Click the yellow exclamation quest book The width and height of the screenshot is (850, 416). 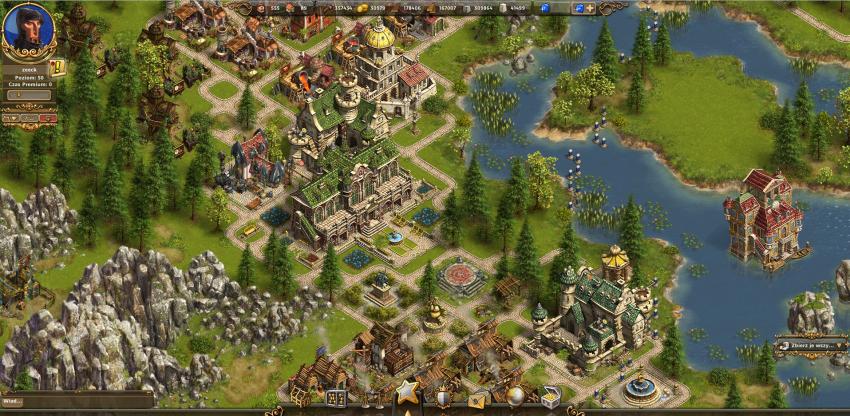(57, 68)
